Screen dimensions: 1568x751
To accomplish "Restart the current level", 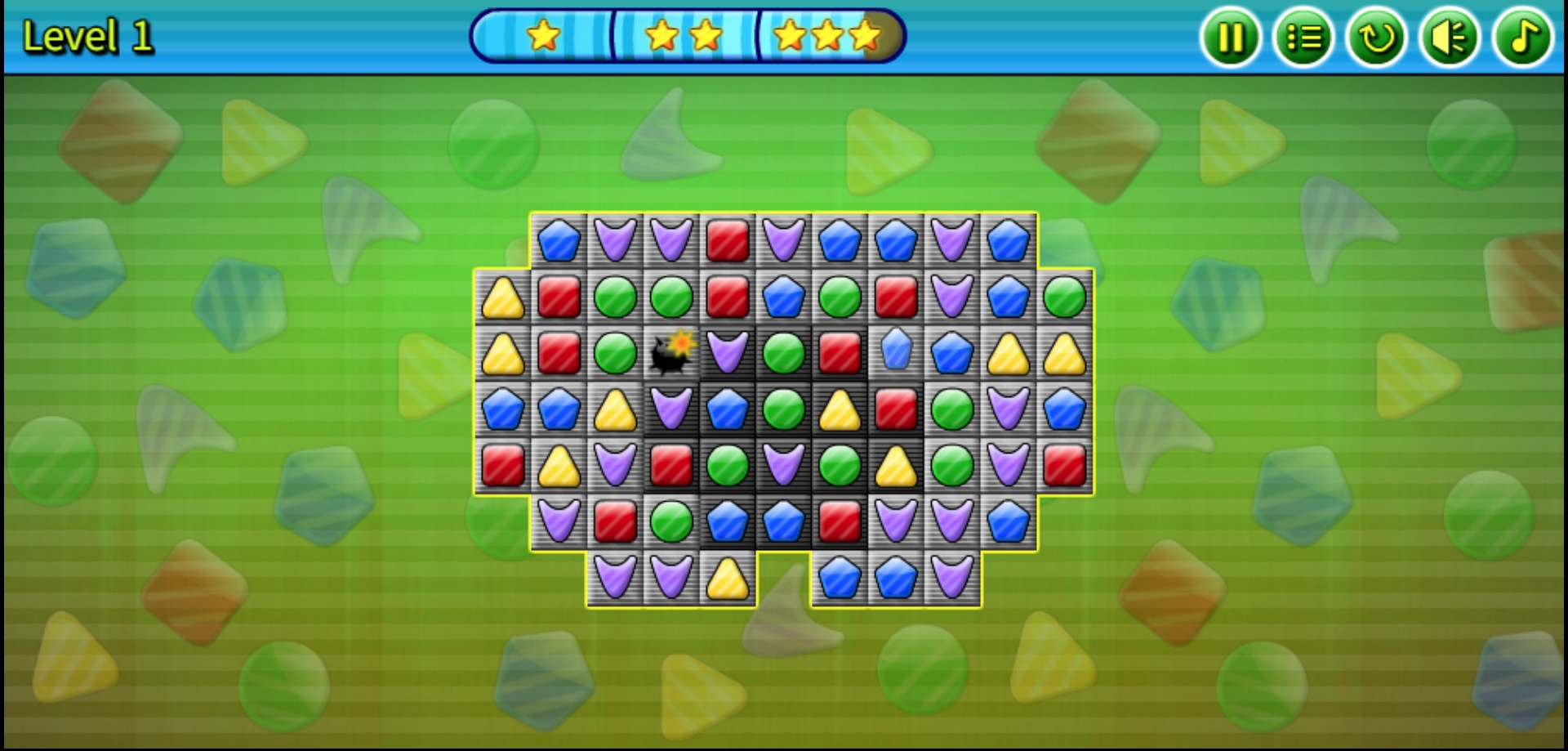I will [1376, 38].
